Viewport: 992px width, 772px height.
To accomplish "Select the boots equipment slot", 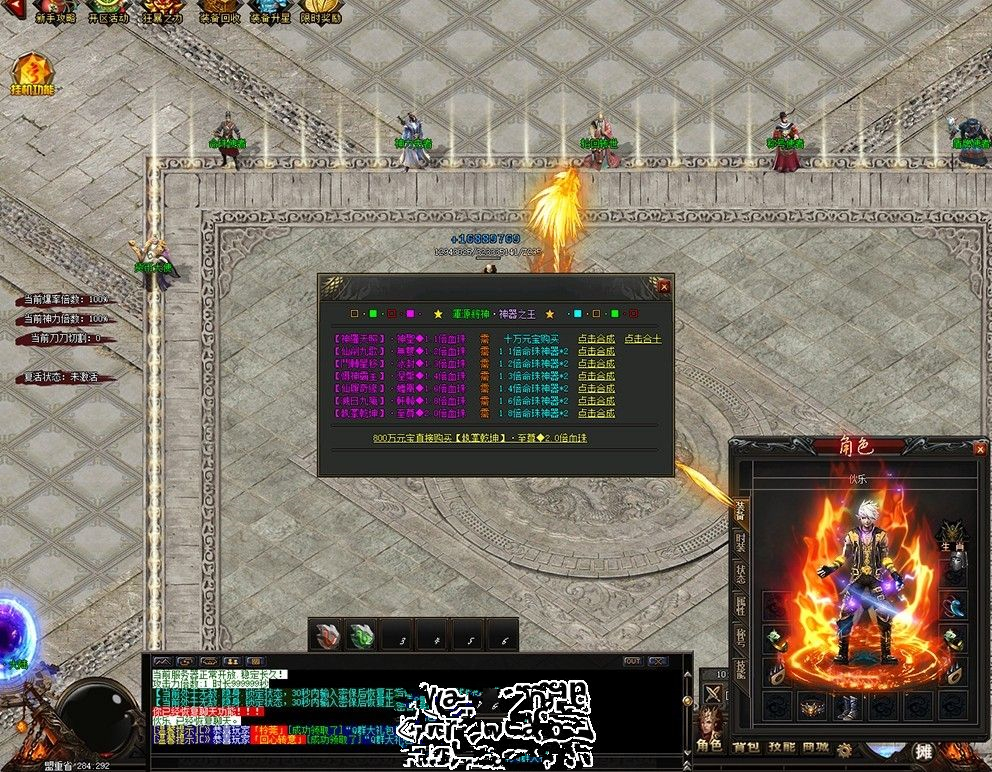I will coord(848,706).
